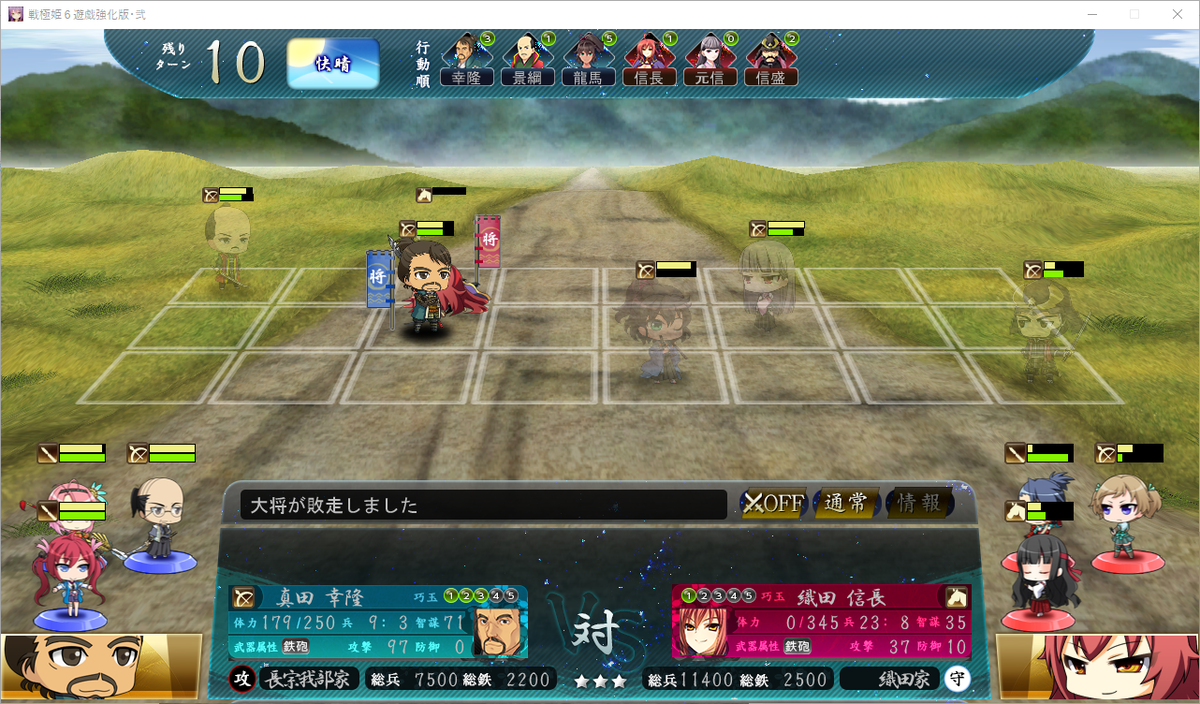The height and width of the screenshot is (704, 1200).
Task: Minimize the game window
Action: coord(1092,14)
